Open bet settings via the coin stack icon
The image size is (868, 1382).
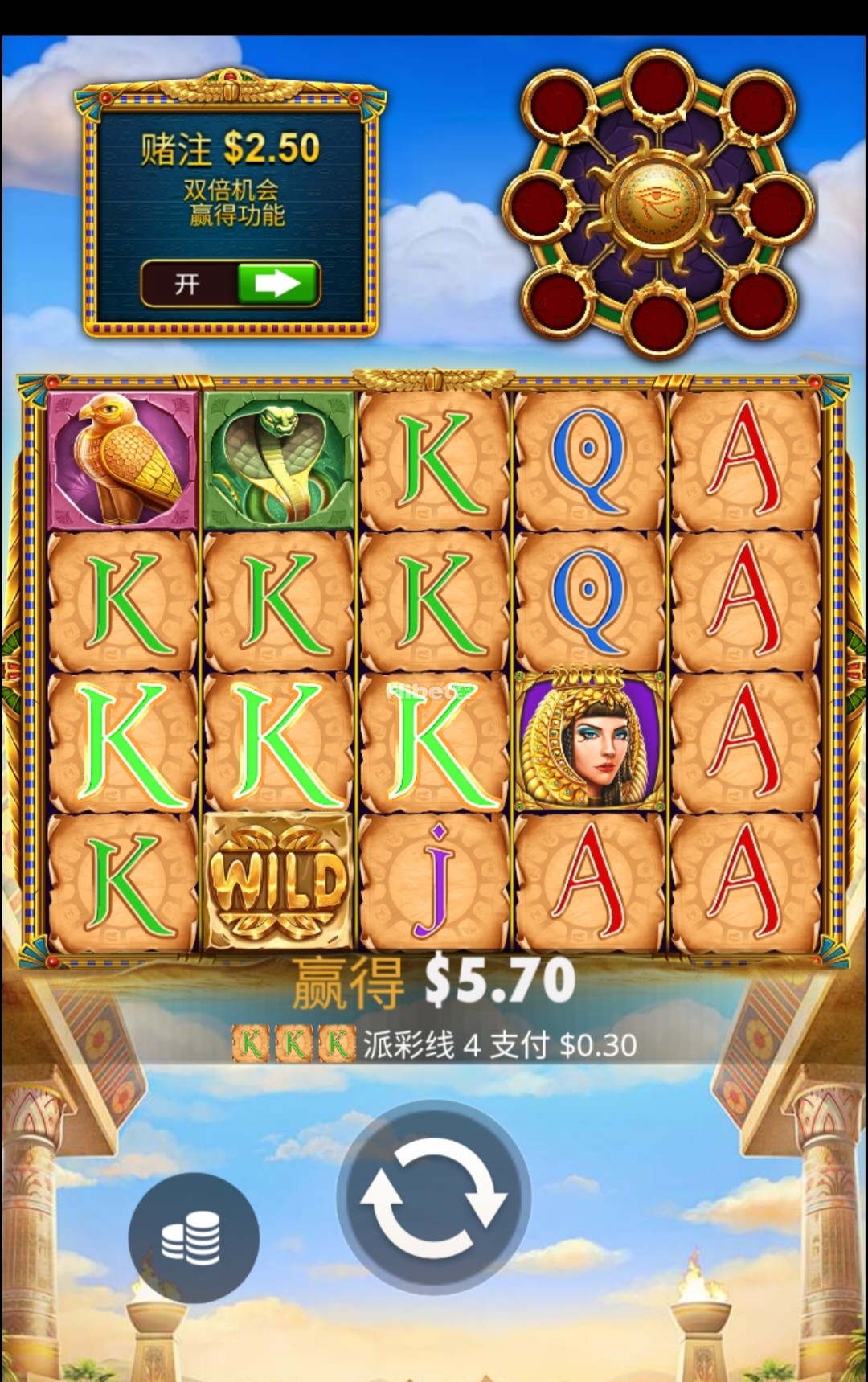[193, 1236]
